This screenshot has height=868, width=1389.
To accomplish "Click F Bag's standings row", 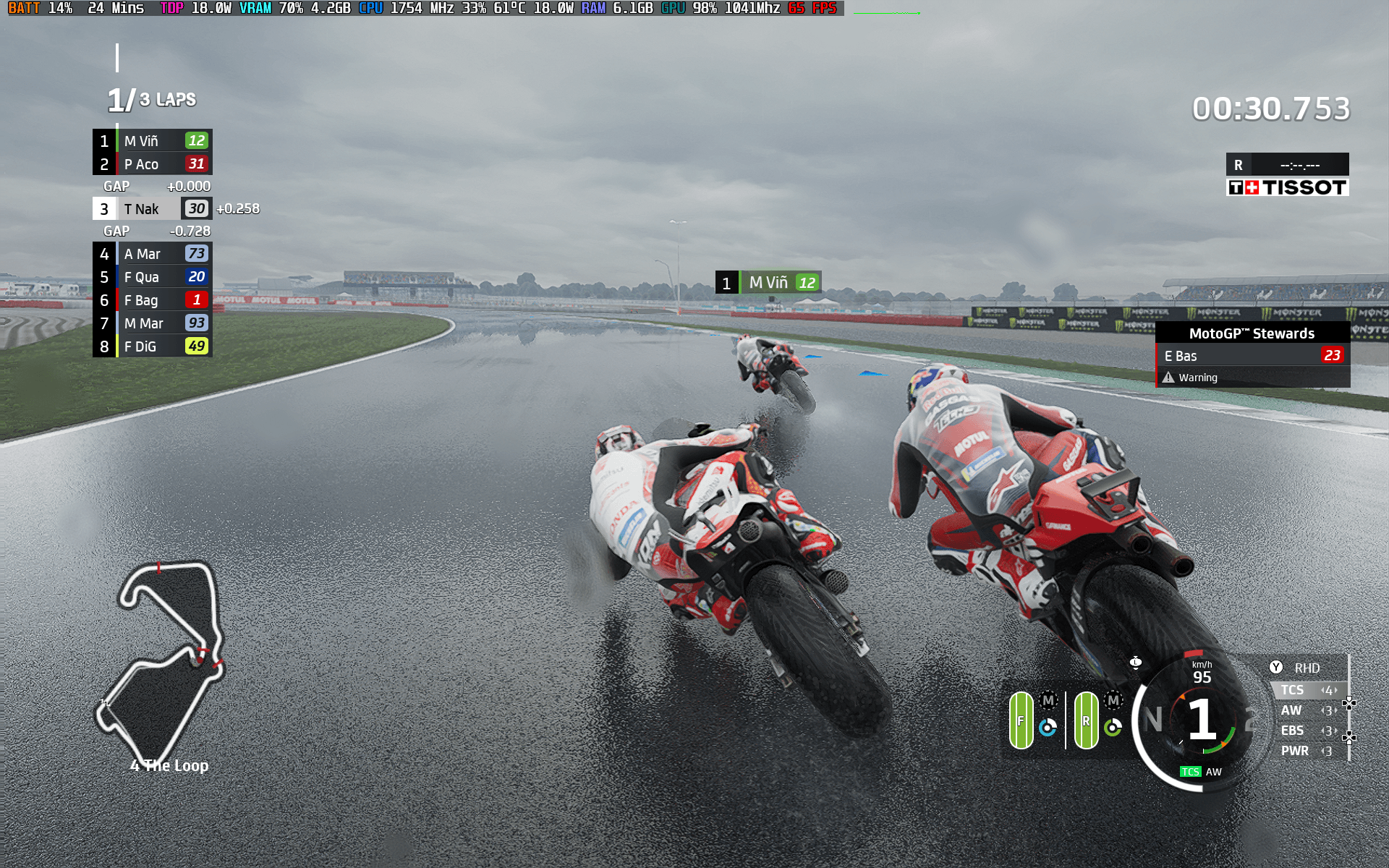I will coord(152,300).
